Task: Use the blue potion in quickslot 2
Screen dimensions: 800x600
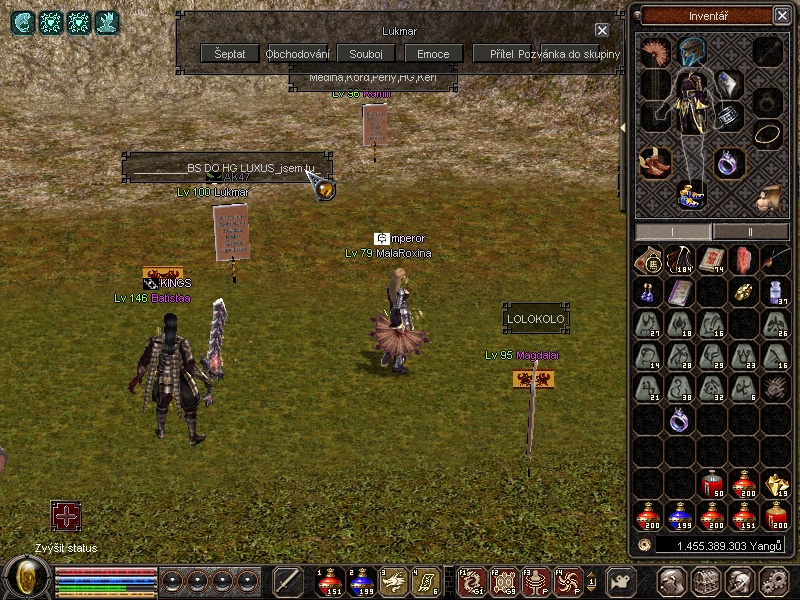Action: [x=361, y=581]
